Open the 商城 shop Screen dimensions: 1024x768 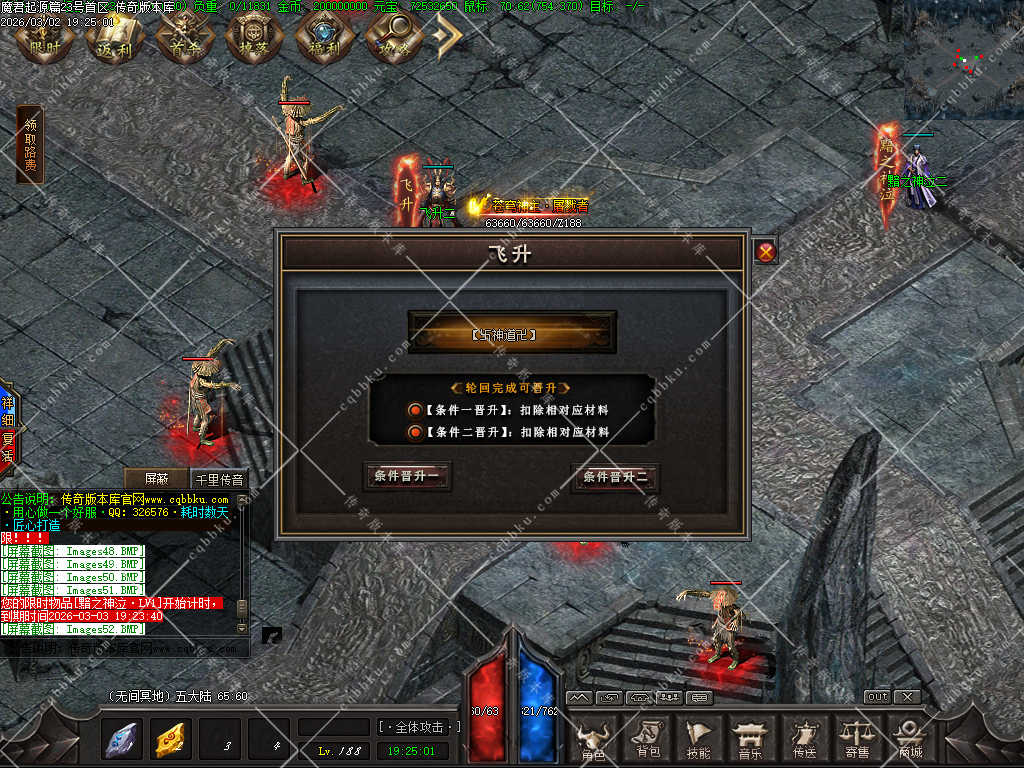909,740
